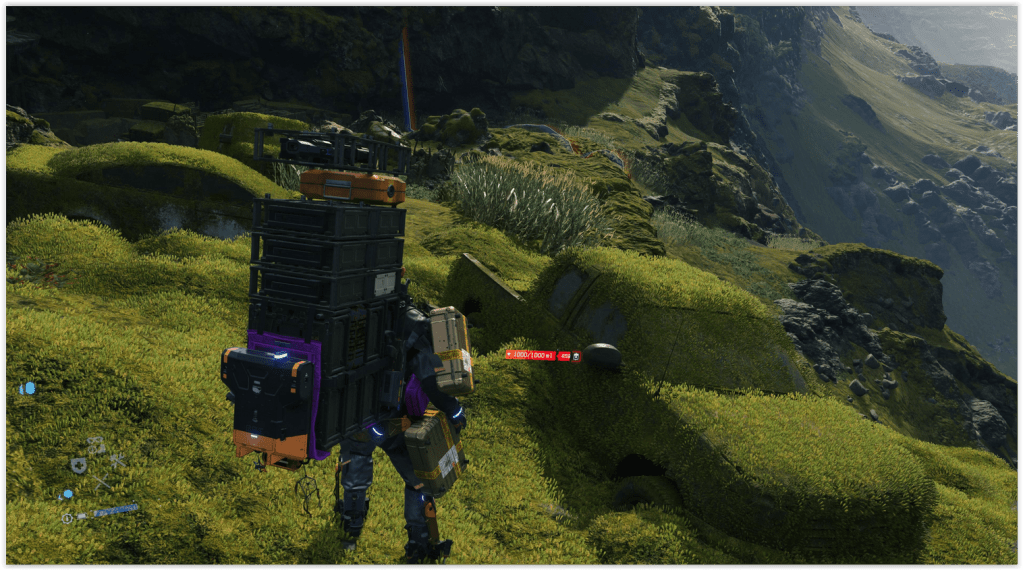Image resolution: width=1023 pixels, height=570 pixels.
Task: Click the crossed-tools HUD icon
Action: 116,460
